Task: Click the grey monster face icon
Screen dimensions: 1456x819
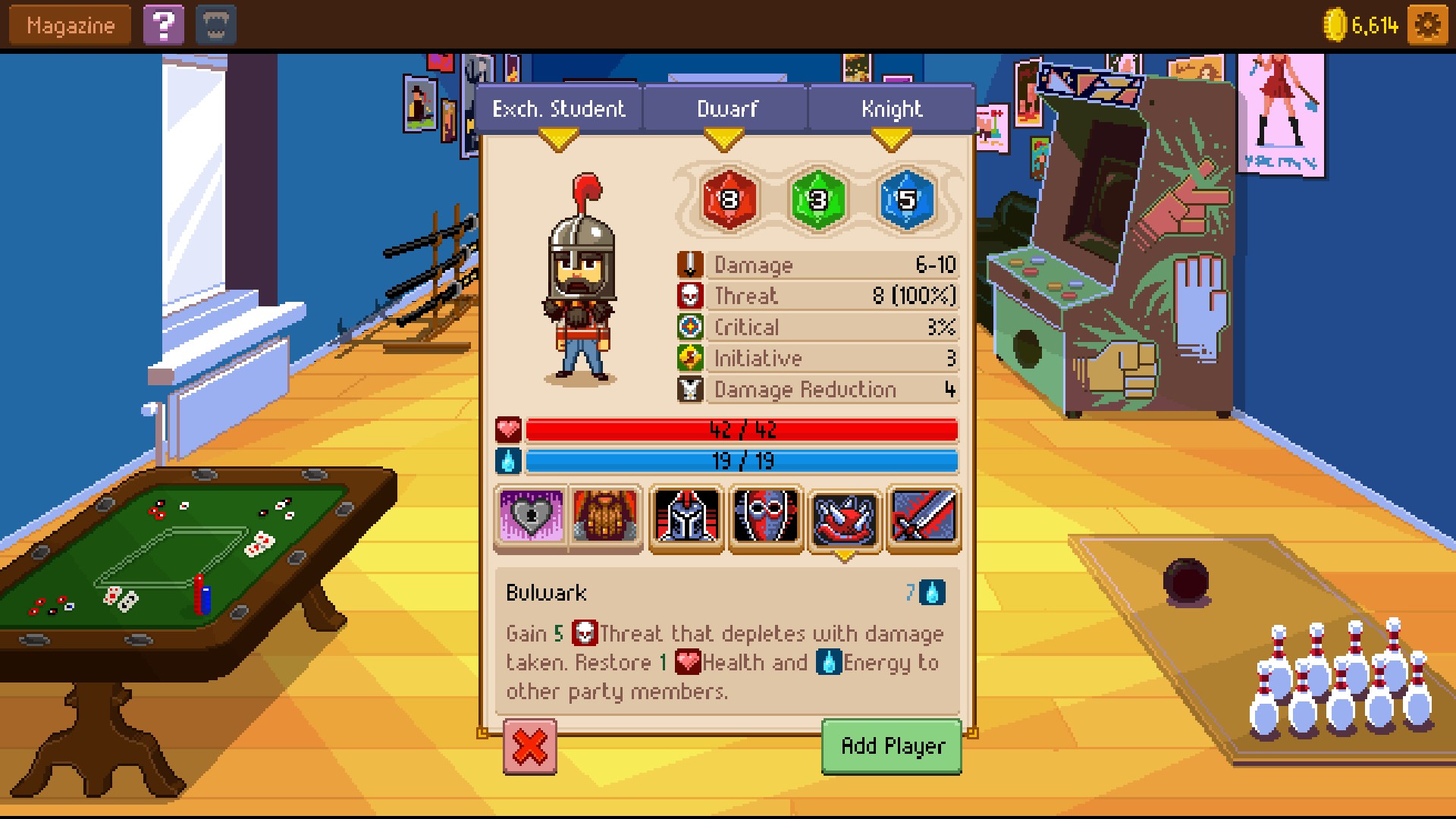Action: coord(216,26)
